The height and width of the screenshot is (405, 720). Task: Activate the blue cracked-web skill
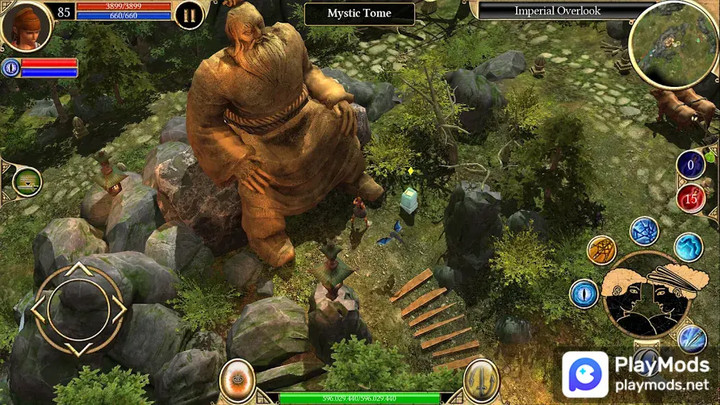pyautogui.click(x=644, y=231)
